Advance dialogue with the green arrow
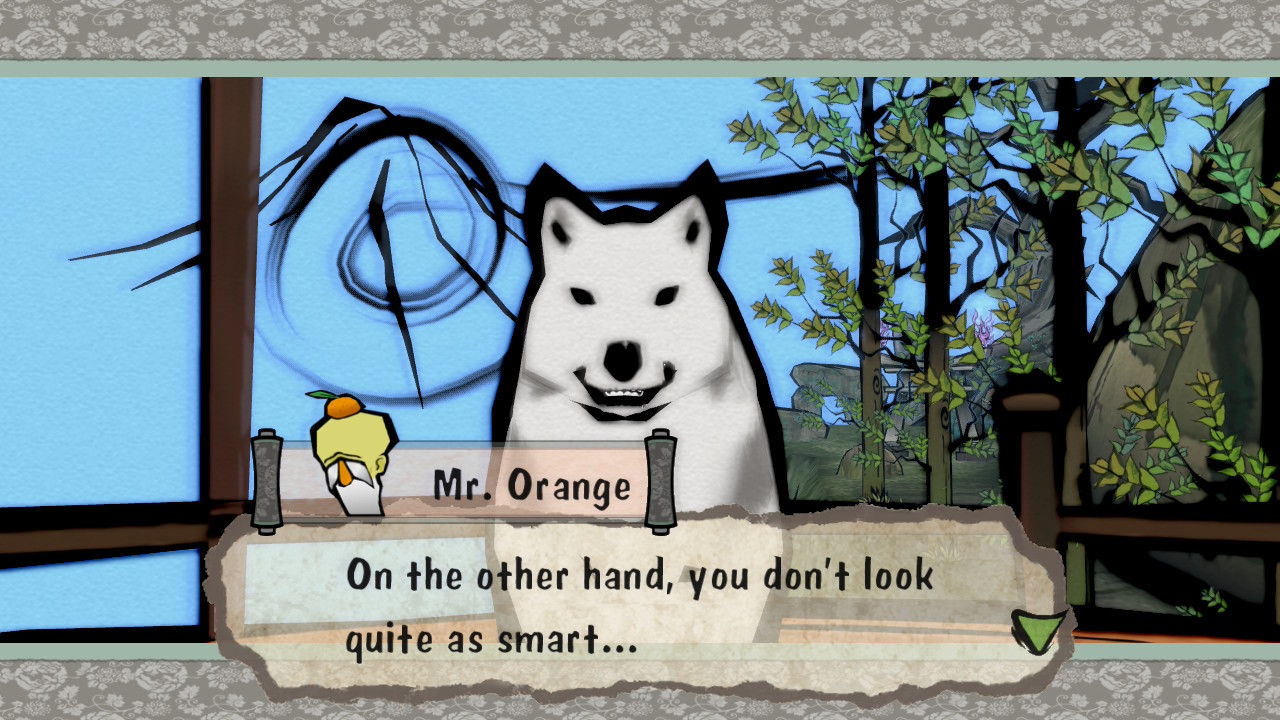Screen dimensions: 1280x720 (x=1034, y=630)
